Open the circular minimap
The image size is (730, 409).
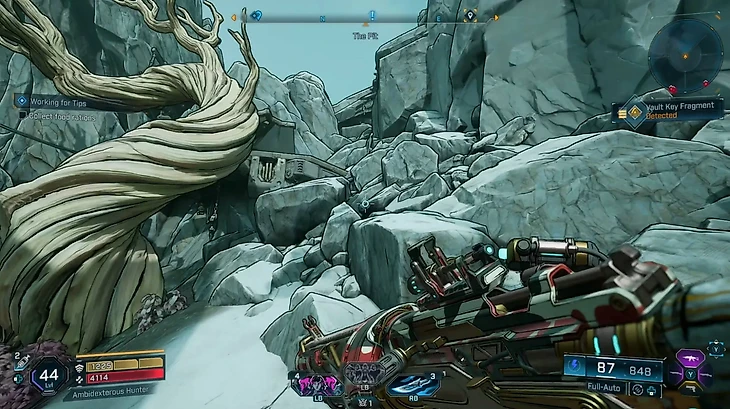point(684,55)
